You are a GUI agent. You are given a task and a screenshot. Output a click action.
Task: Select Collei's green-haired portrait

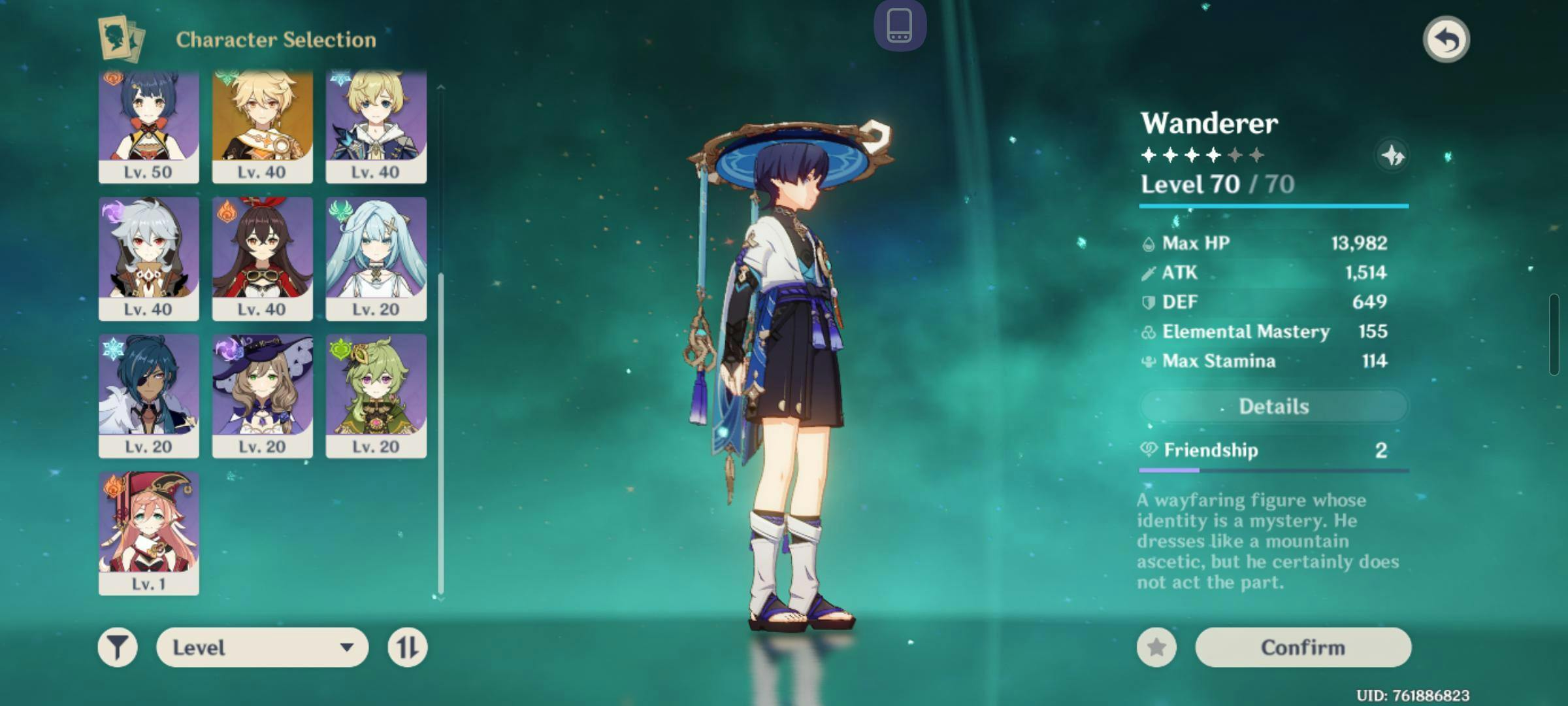[376, 395]
